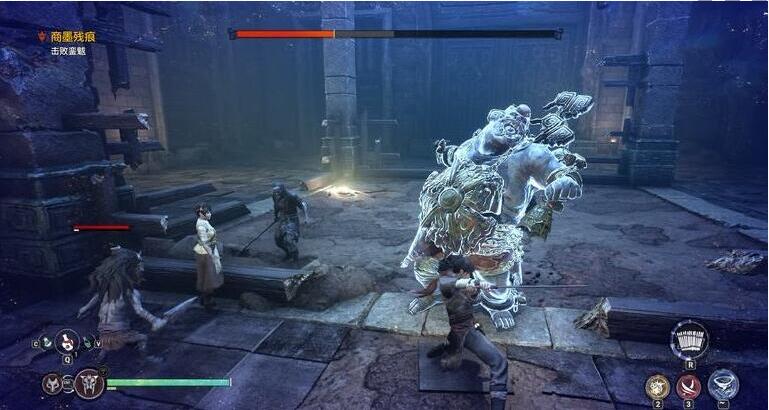Activate the blue whirlwind skill
Viewport: 769px width, 410px height.
(722, 384)
